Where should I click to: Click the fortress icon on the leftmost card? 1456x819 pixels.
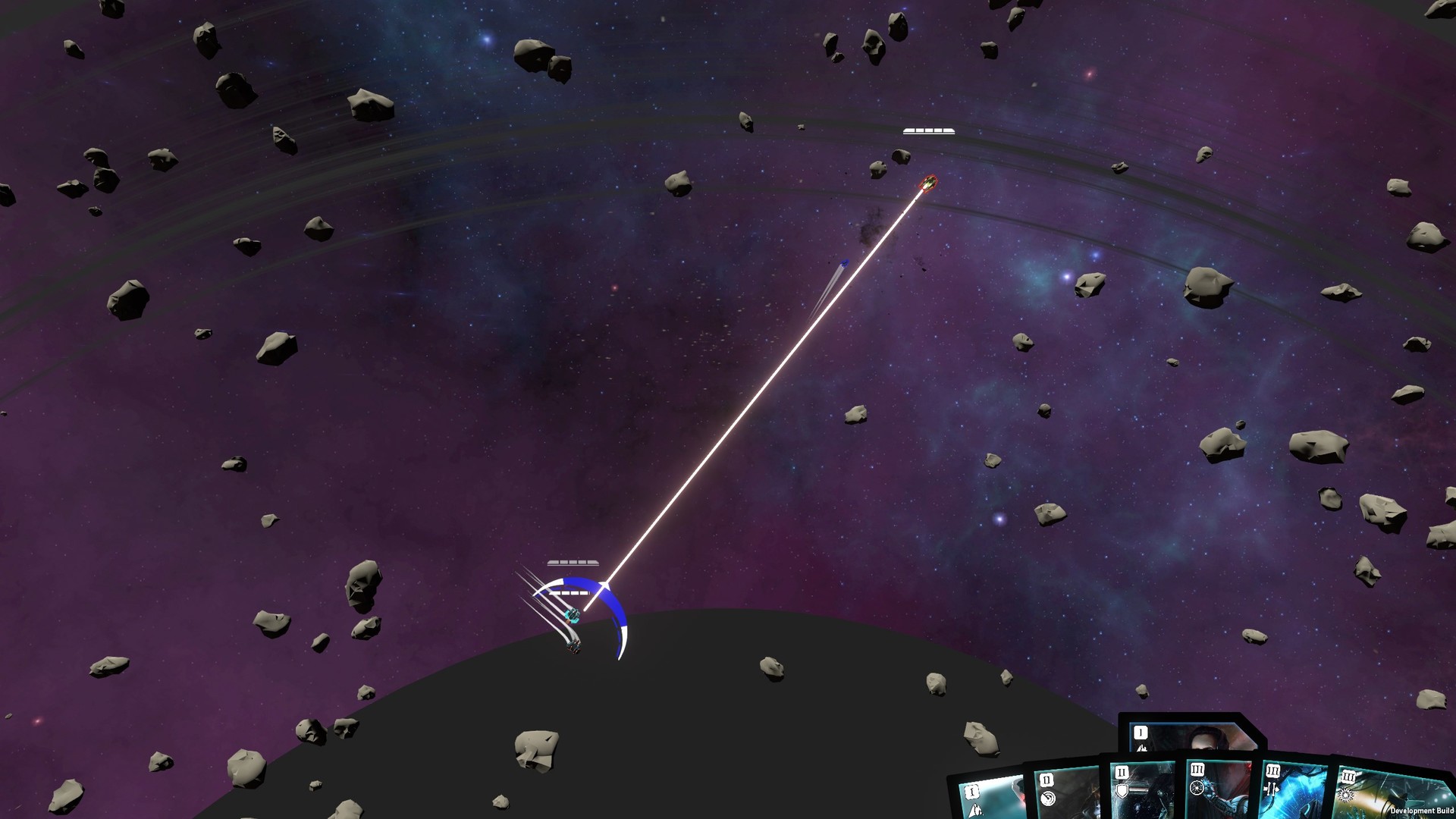(x=977, y=809)
